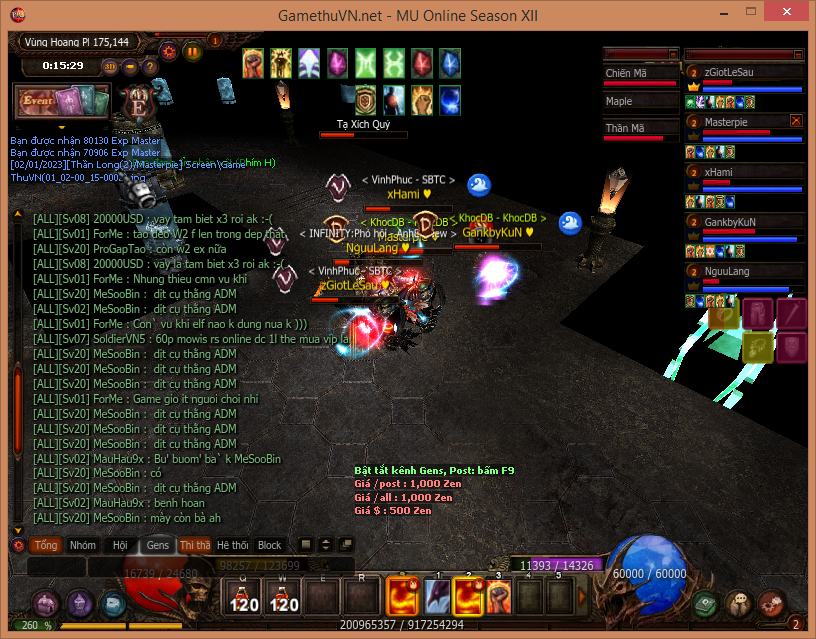
Task: Switch to the Tổng chat tab
Action: click(x=46, y=545)
